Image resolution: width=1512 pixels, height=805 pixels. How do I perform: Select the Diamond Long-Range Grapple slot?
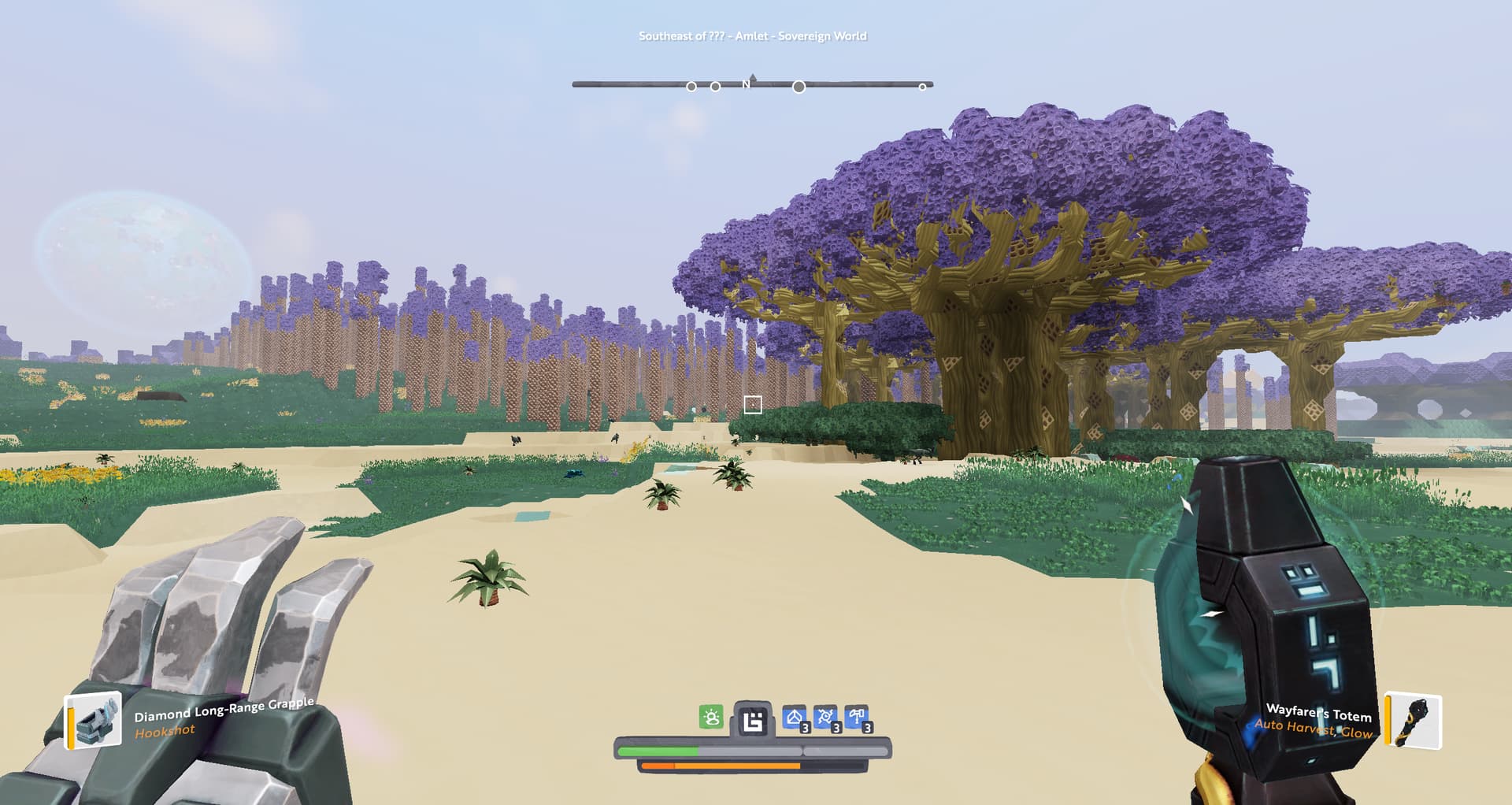coord(94,719)
